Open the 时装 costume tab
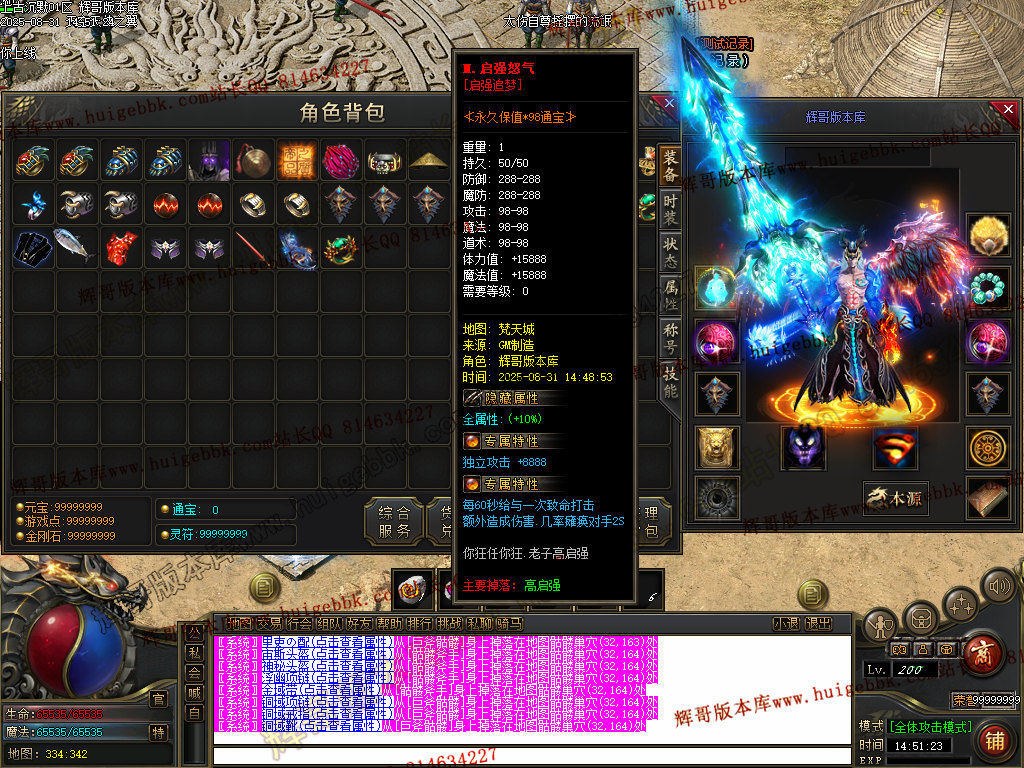Screen dimensions: 1024x768 [x=670, y=214]
